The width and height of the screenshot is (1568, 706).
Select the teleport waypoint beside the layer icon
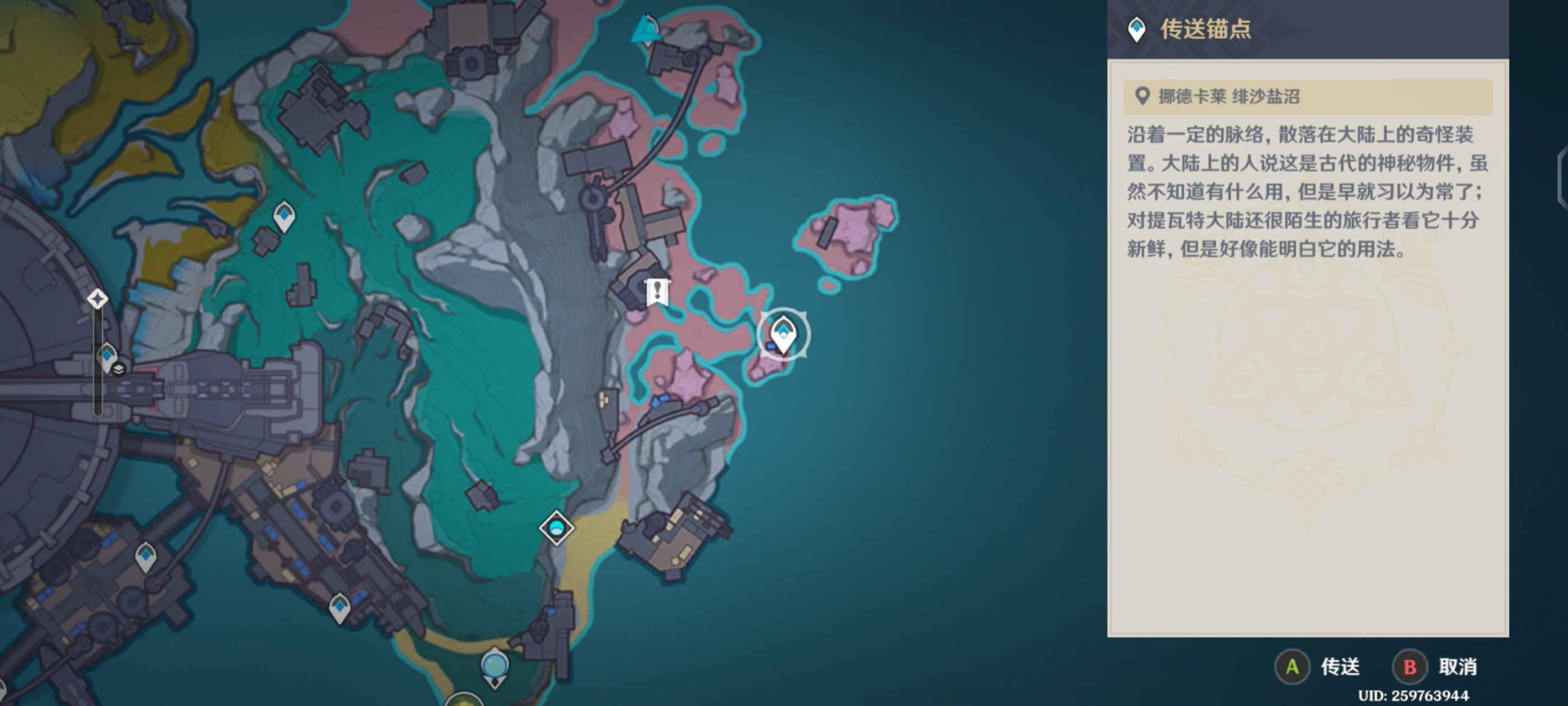(107, 356)
